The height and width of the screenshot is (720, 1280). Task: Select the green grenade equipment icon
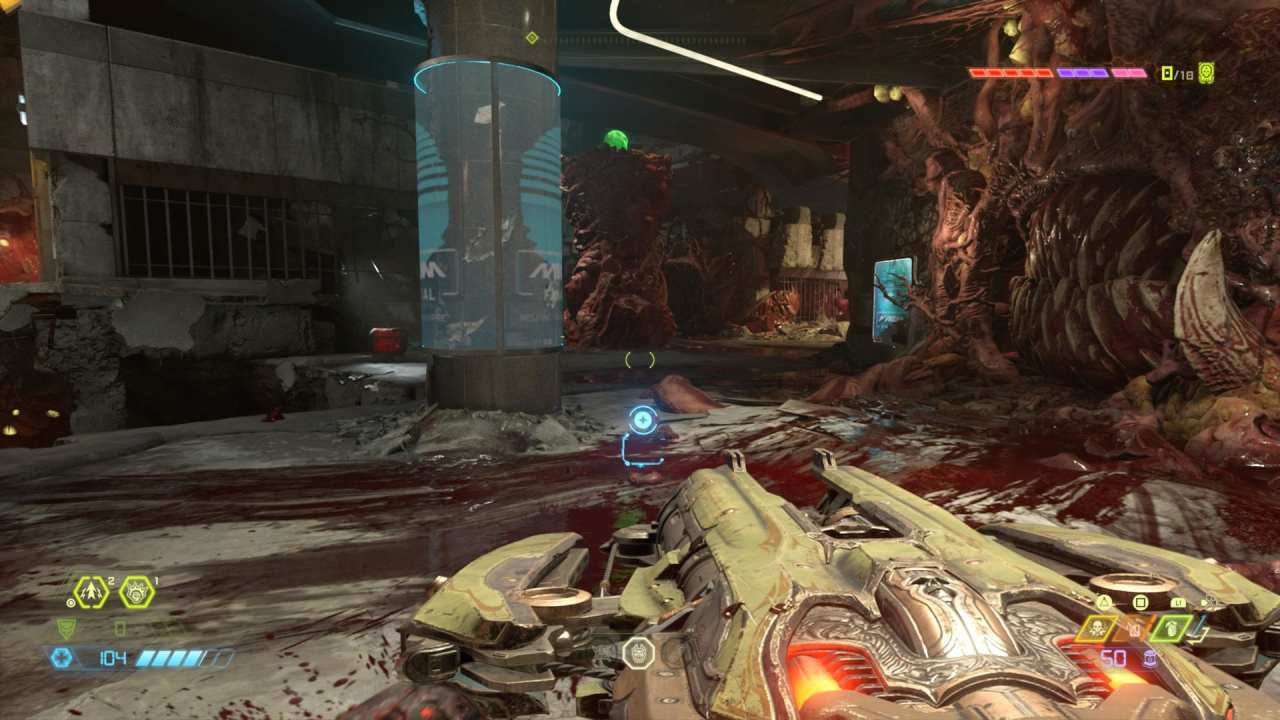1170,629
